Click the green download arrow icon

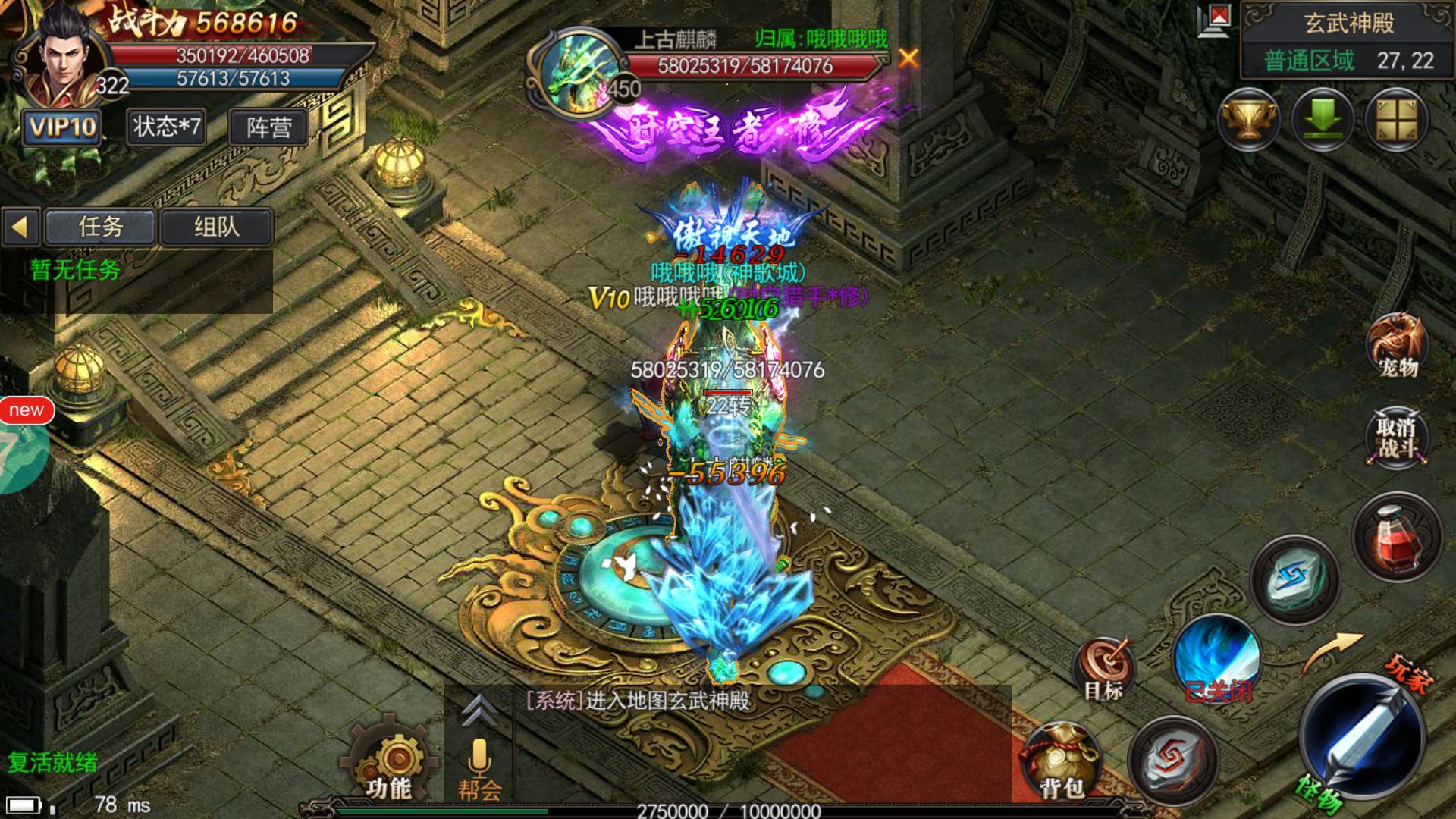(x=1322, y=120)
